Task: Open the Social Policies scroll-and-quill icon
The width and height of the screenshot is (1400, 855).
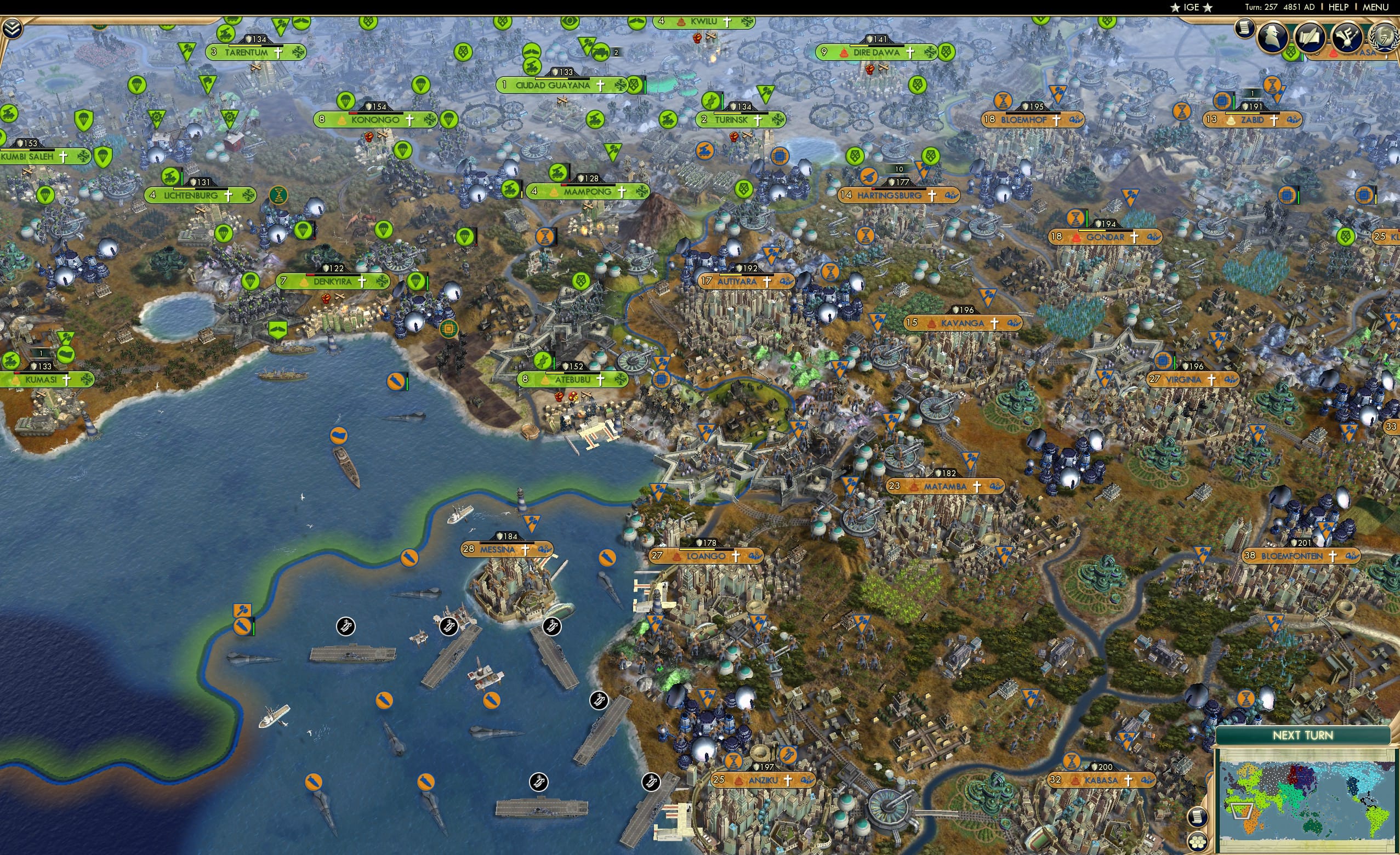Action: click(1311, 37)
